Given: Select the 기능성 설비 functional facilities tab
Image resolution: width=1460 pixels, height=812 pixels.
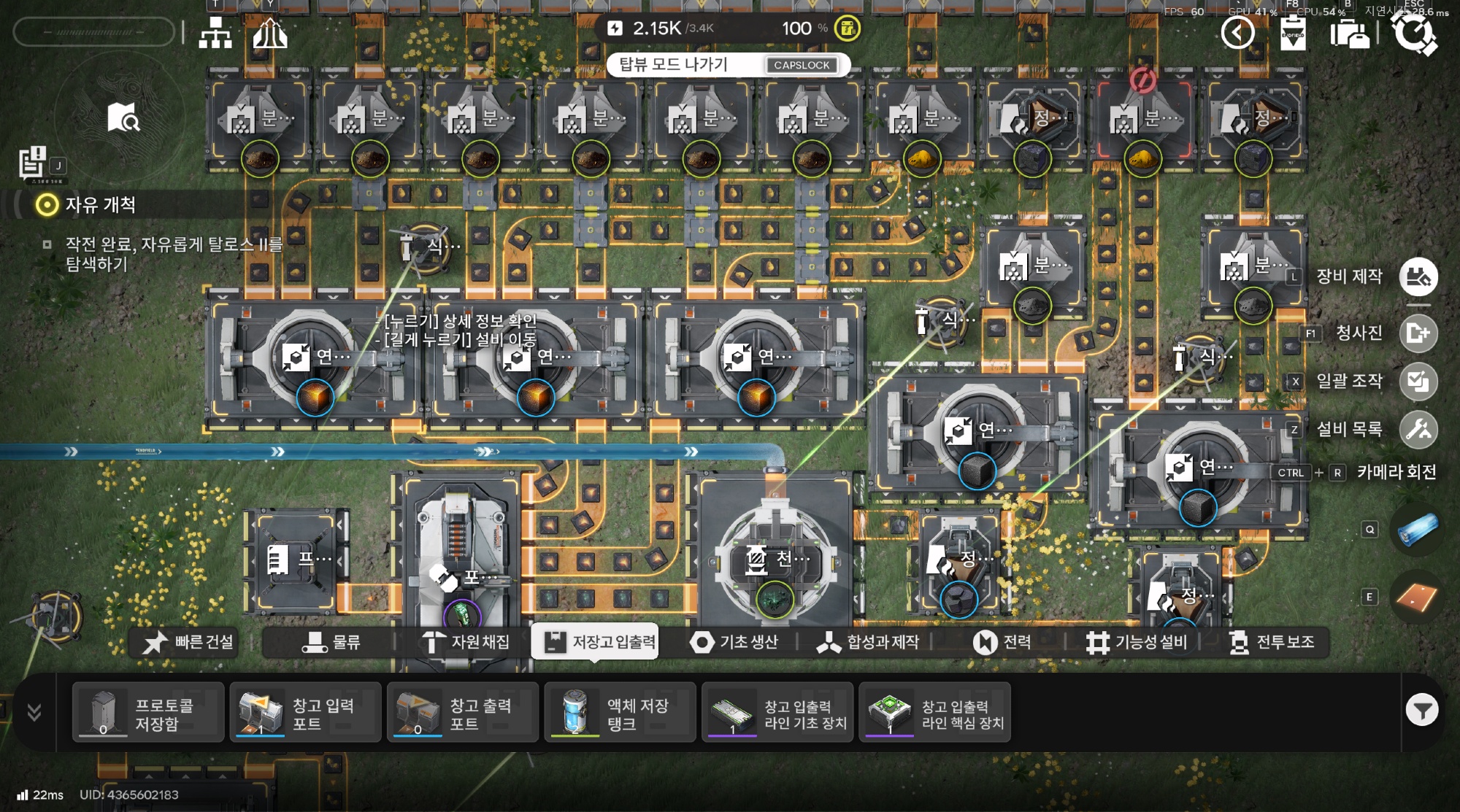Looking at the screenshot, I should point(1137,642).
